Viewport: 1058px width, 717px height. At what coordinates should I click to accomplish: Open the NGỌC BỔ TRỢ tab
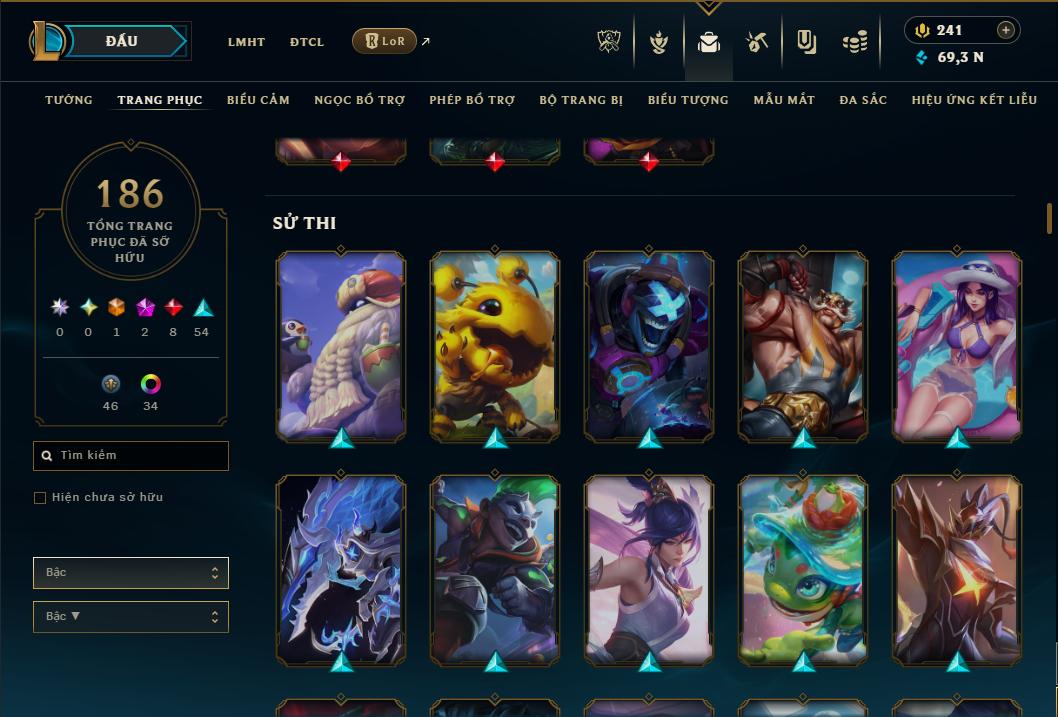click(359, 100)
